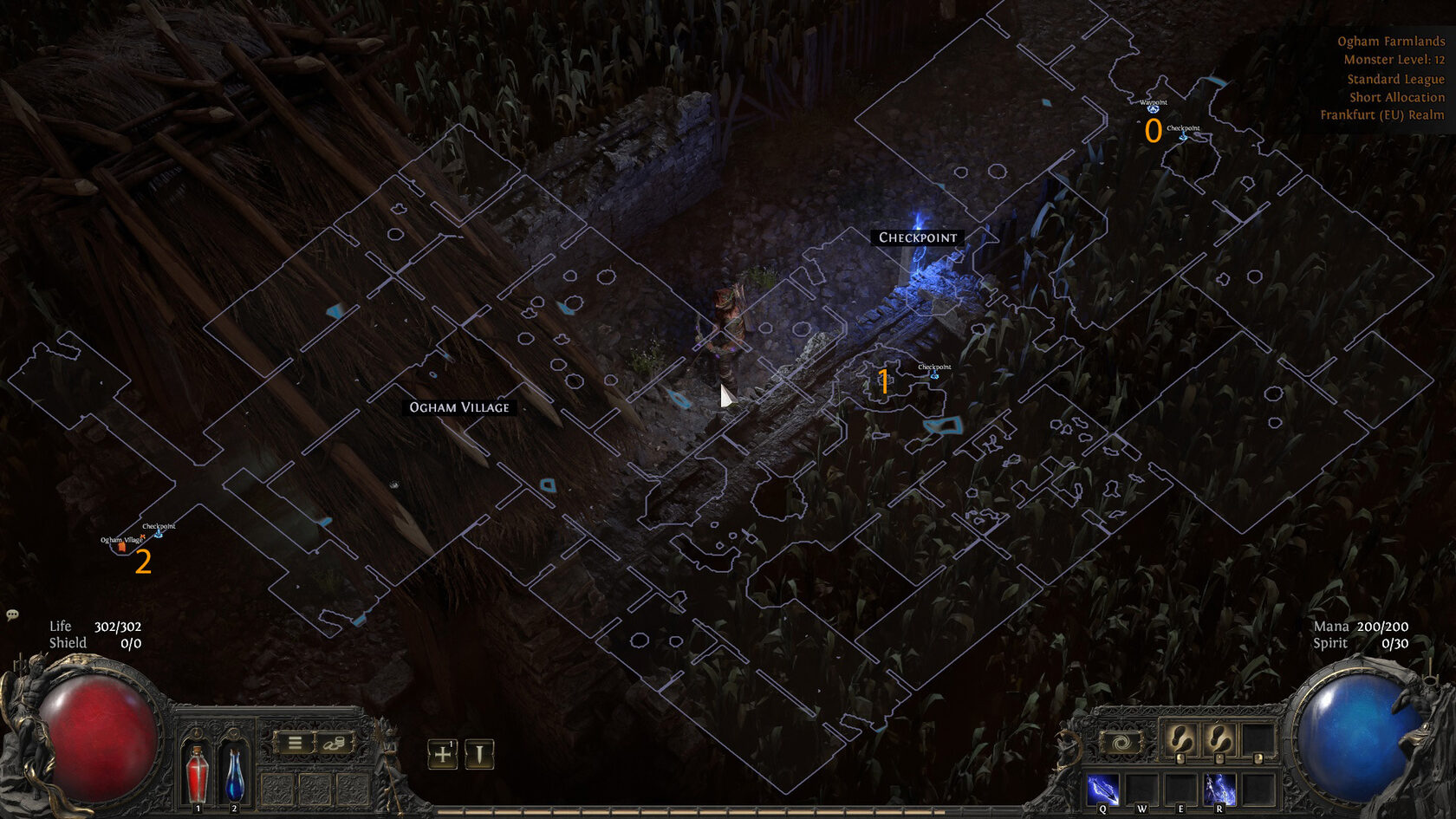Open the coins and rings shop button

(x=335, y=743)
